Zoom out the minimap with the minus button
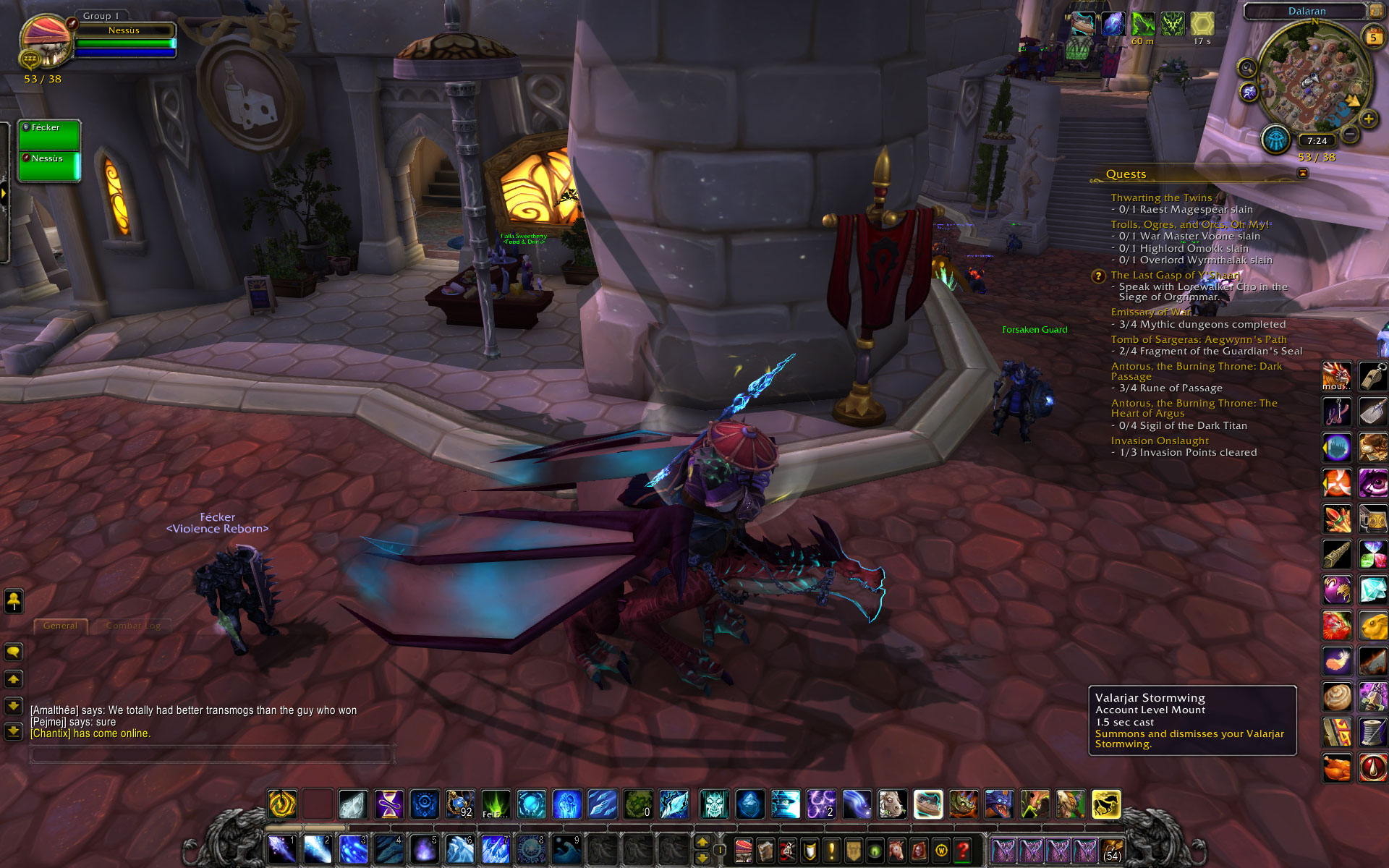This screenshot has width=1389, height=868. pos(1350,134)
